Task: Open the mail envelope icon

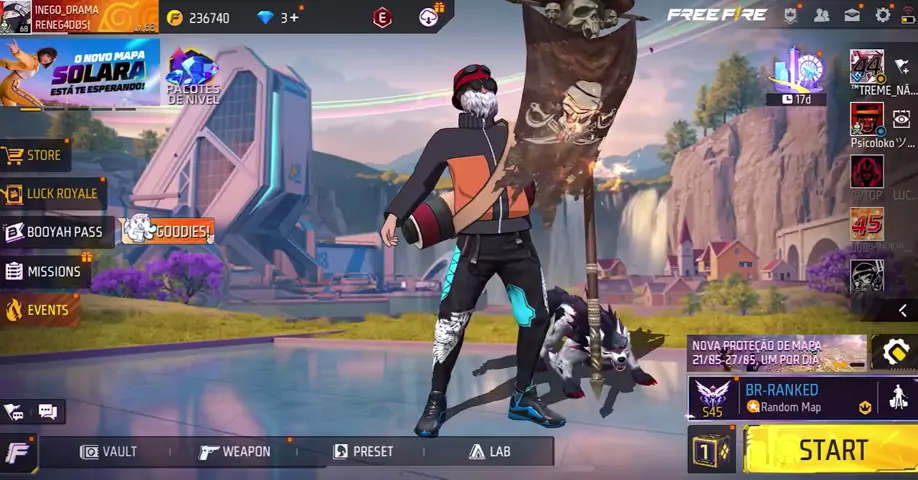Action: [852, 15]
